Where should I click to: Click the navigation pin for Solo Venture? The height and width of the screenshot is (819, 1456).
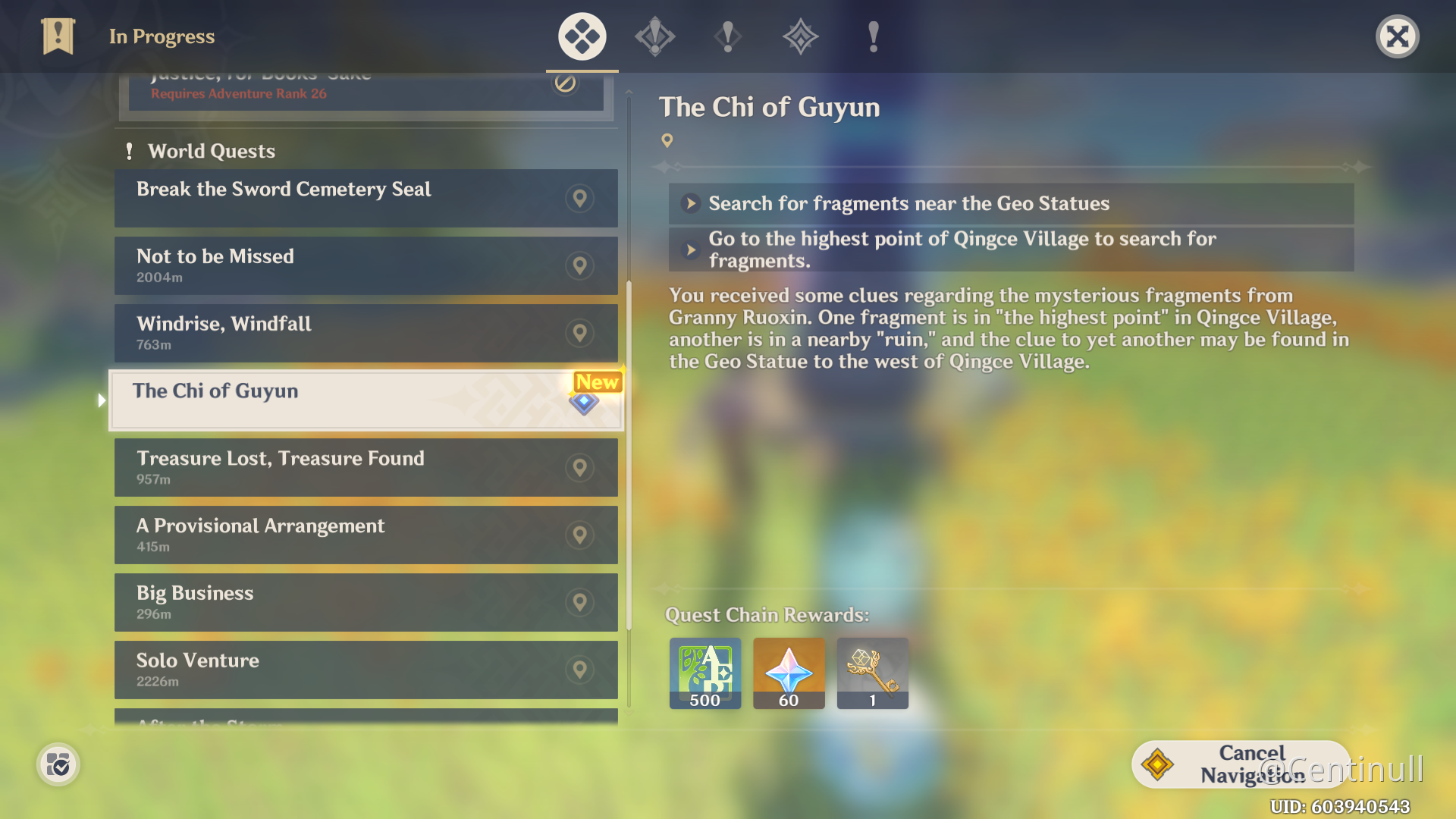click(579, 670)
